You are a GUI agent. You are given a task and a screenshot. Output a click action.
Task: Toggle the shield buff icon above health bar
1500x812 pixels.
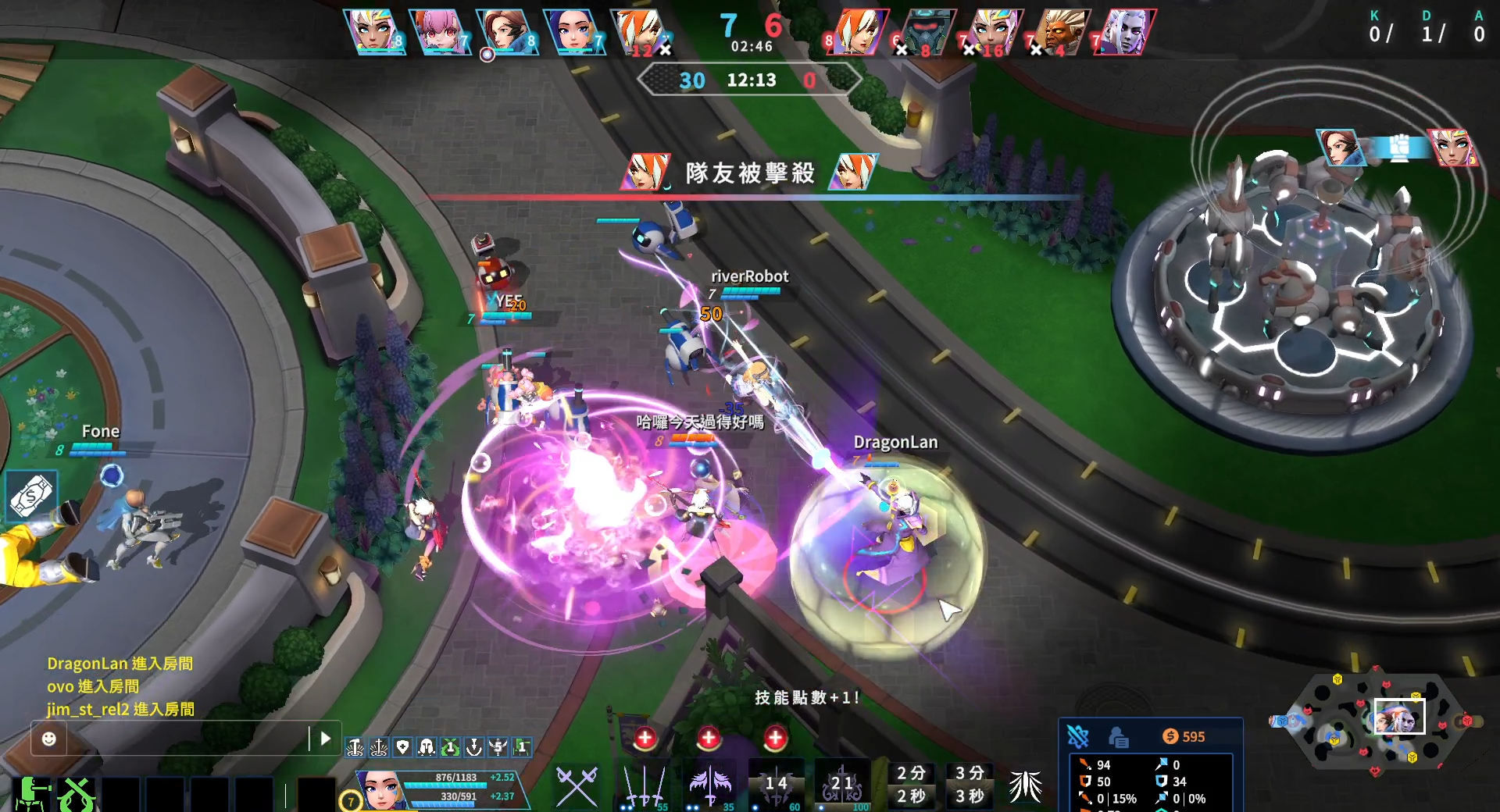403,748
